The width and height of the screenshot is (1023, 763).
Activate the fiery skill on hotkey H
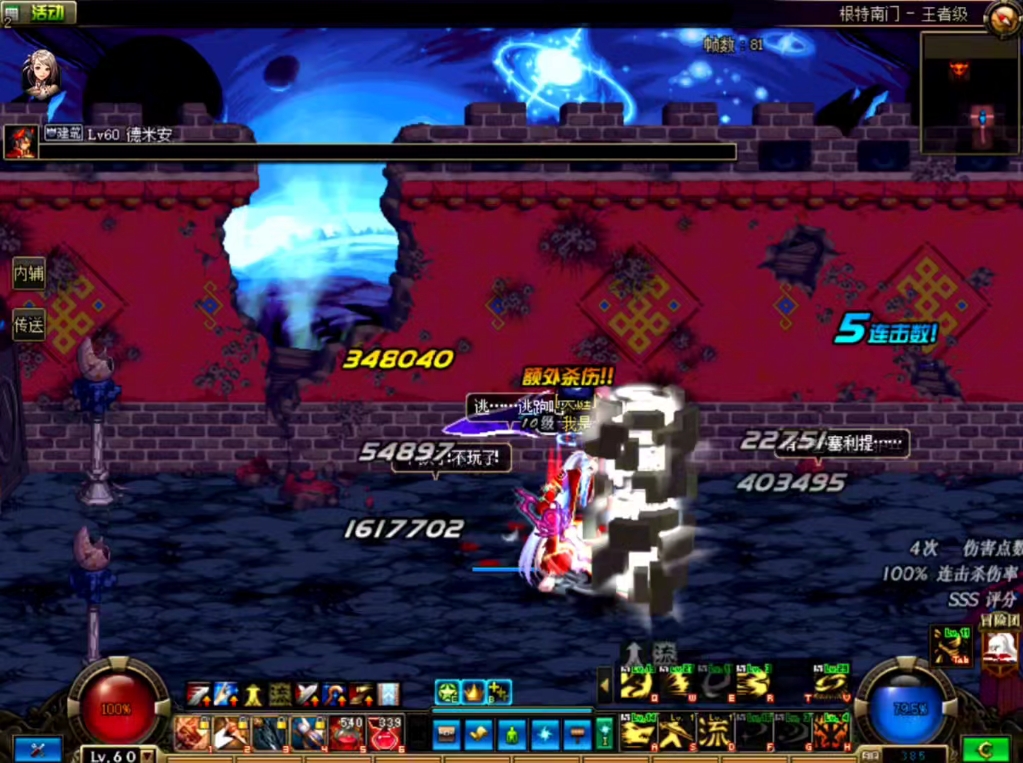click(832, 732)
